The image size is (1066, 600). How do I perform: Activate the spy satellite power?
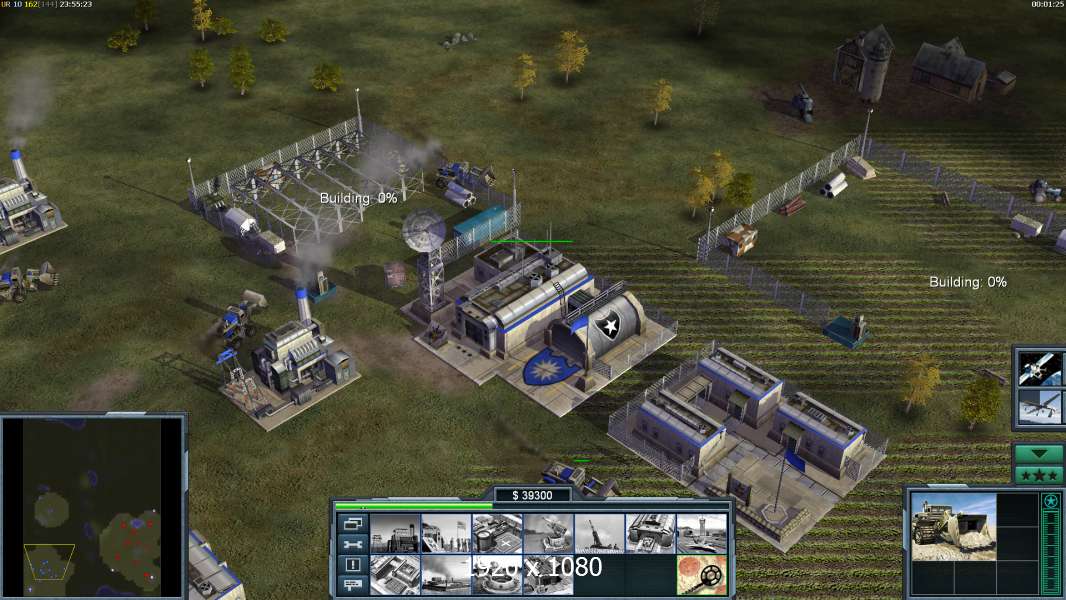(1040, 369)
